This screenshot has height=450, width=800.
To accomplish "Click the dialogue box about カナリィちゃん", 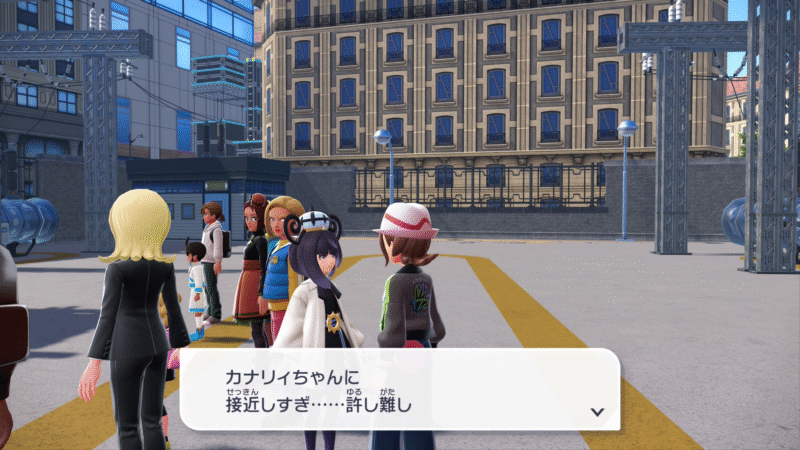I will [398, 390].
